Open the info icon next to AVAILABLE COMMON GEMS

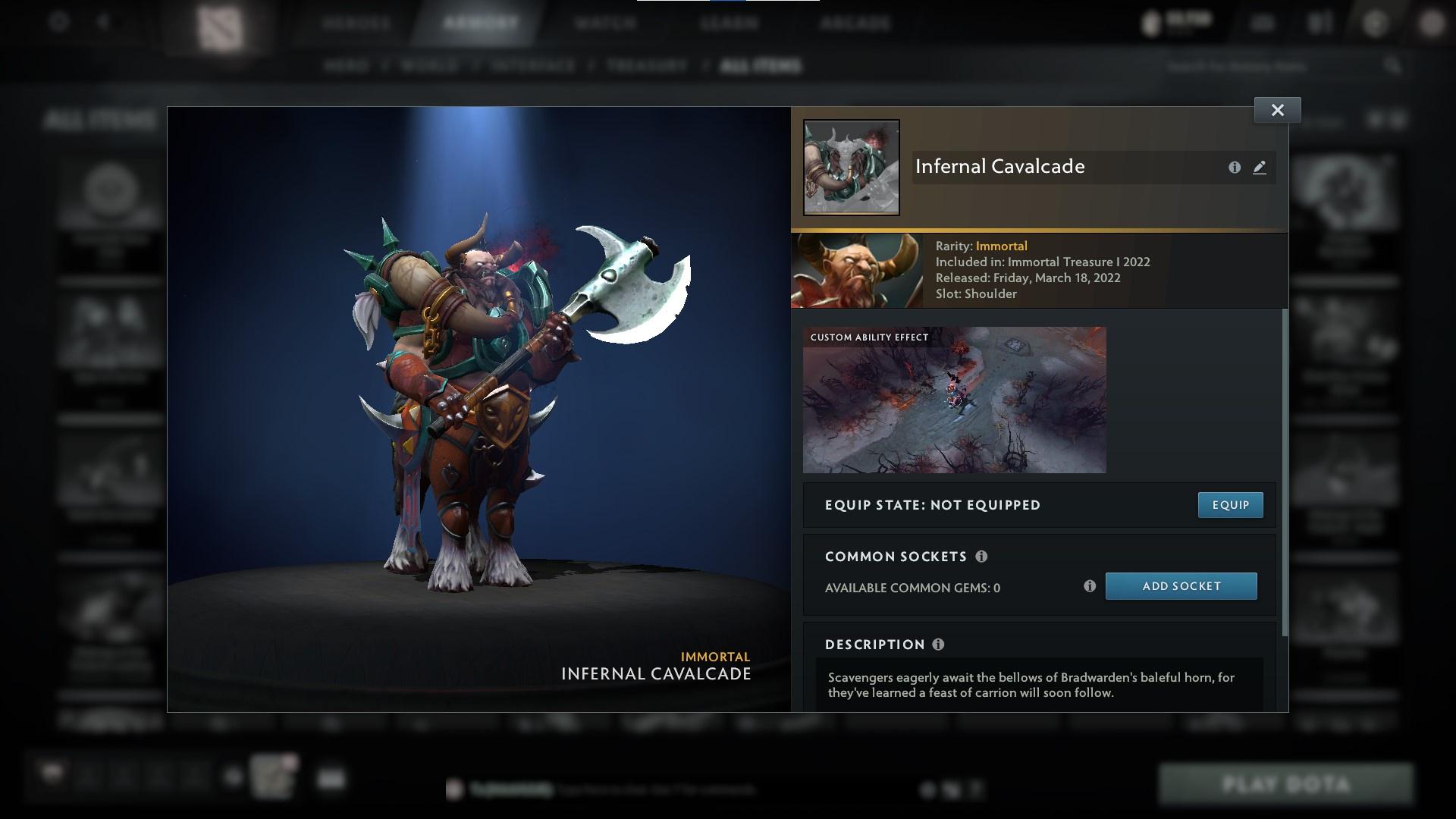coord(1090,585)
